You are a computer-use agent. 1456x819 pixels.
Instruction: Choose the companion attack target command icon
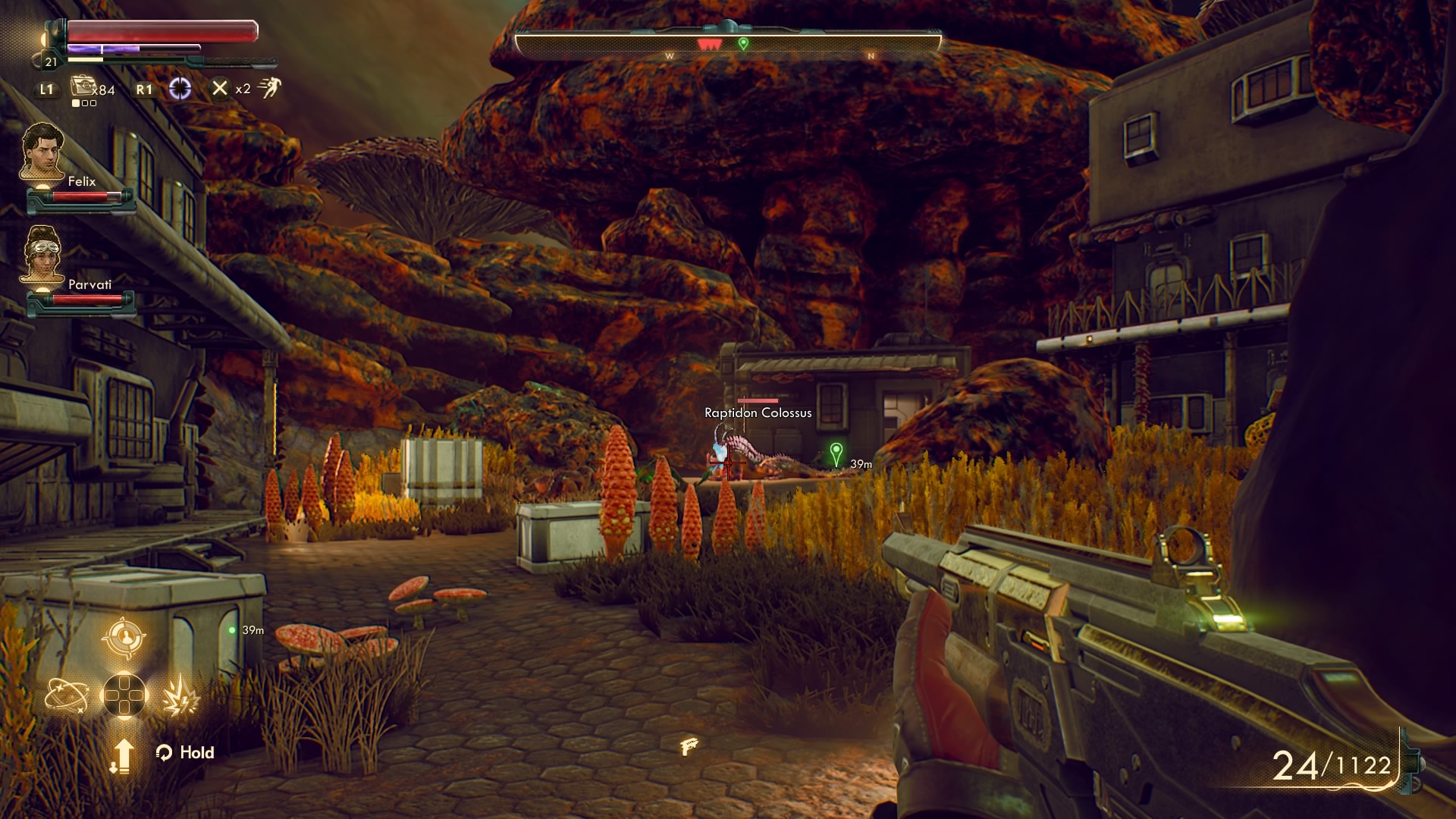point(124,638)
